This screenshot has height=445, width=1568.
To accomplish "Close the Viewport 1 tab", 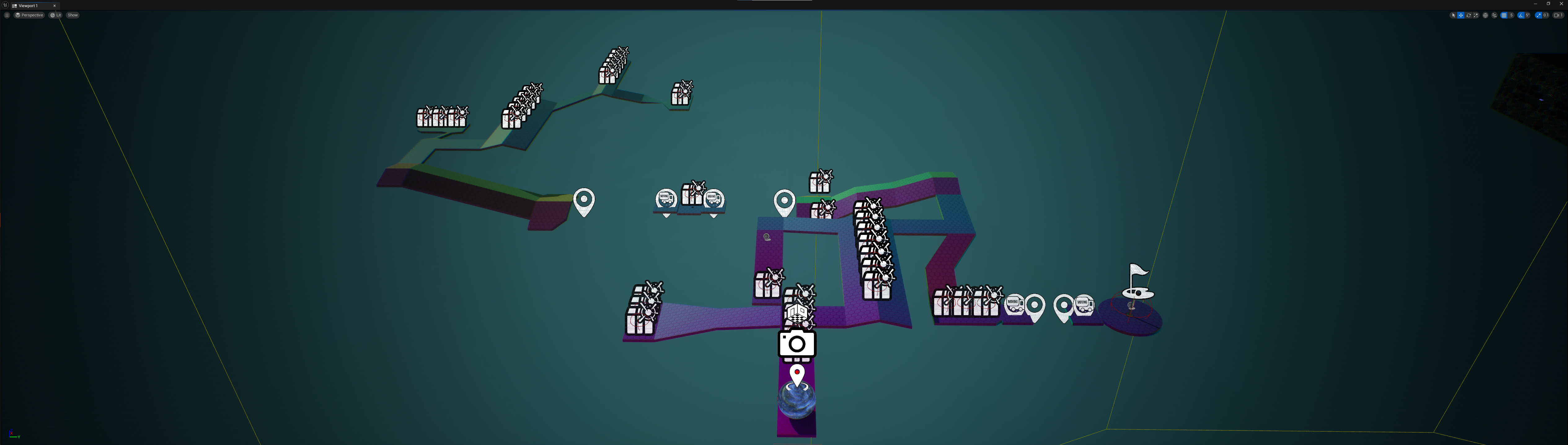I will pyautogui.click(x=54, y=6).
